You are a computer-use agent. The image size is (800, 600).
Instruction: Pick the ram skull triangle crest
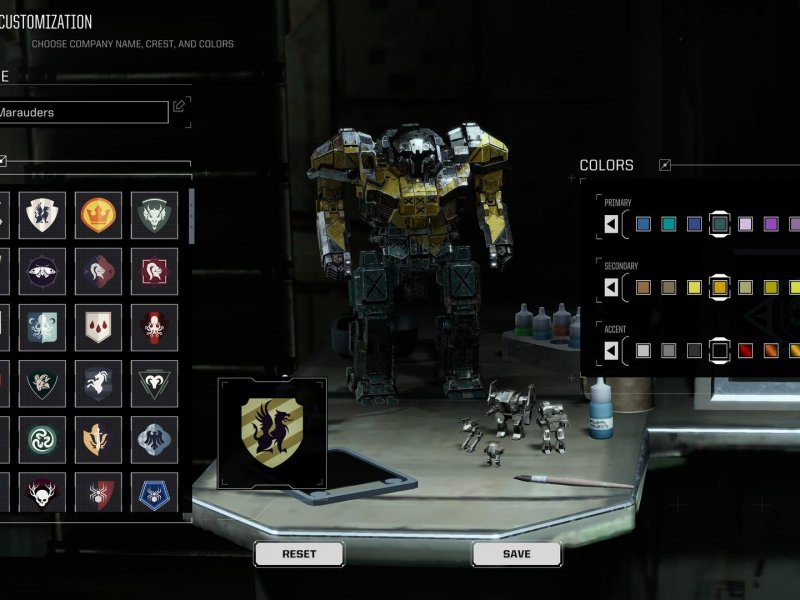pyautogui.click(x=154, y=383)
